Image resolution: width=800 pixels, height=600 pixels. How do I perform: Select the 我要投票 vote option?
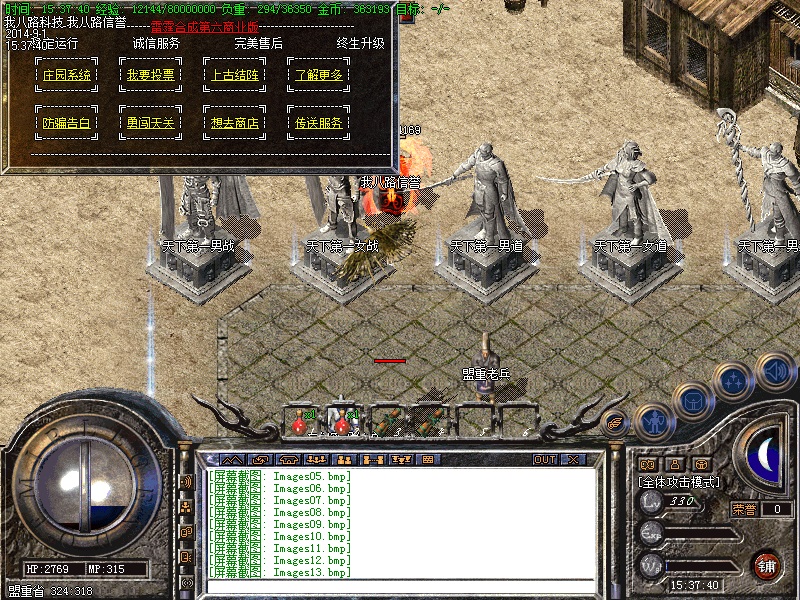[151, 75]
